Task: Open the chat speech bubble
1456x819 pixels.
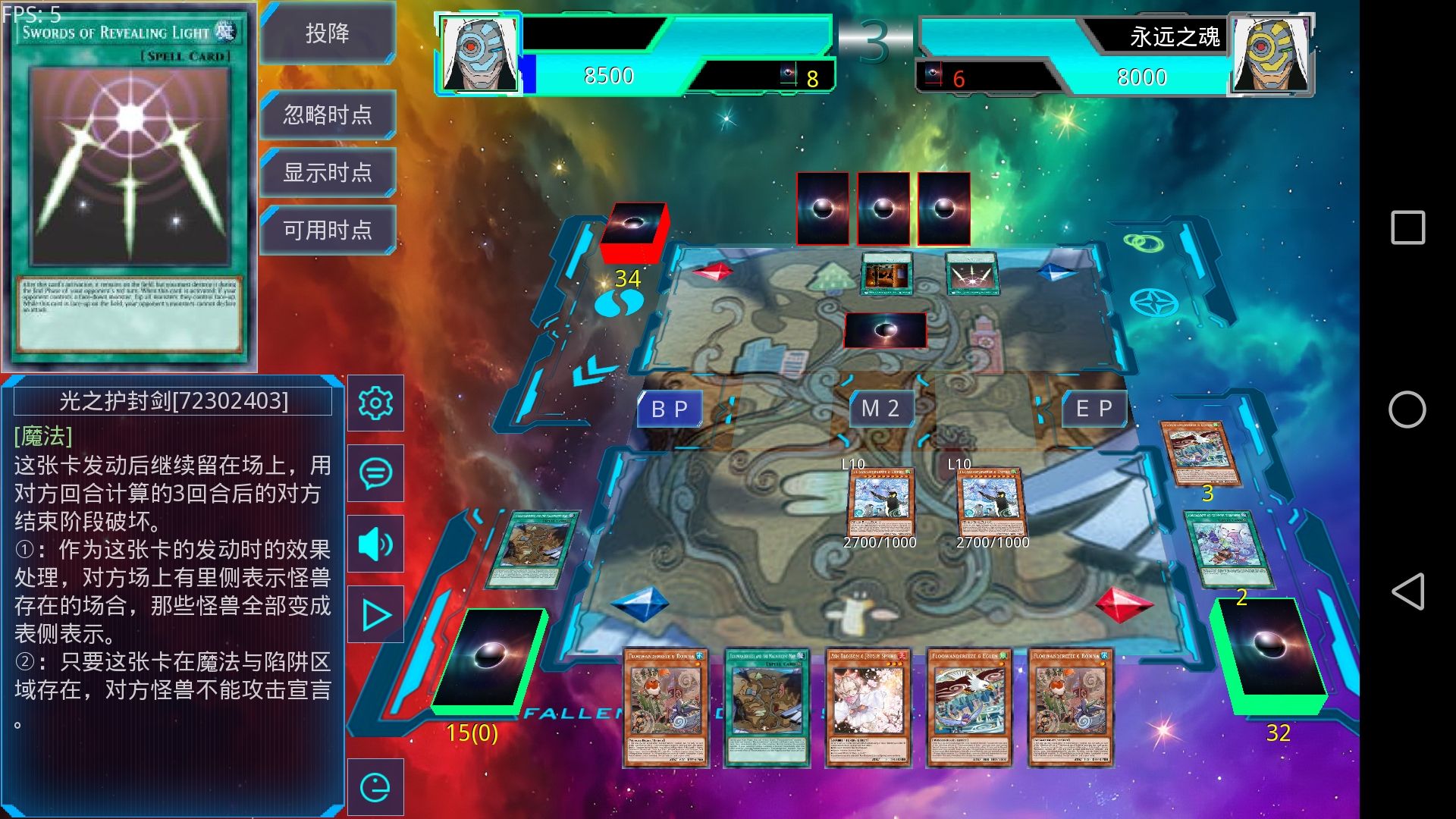Action: [375, 473]
